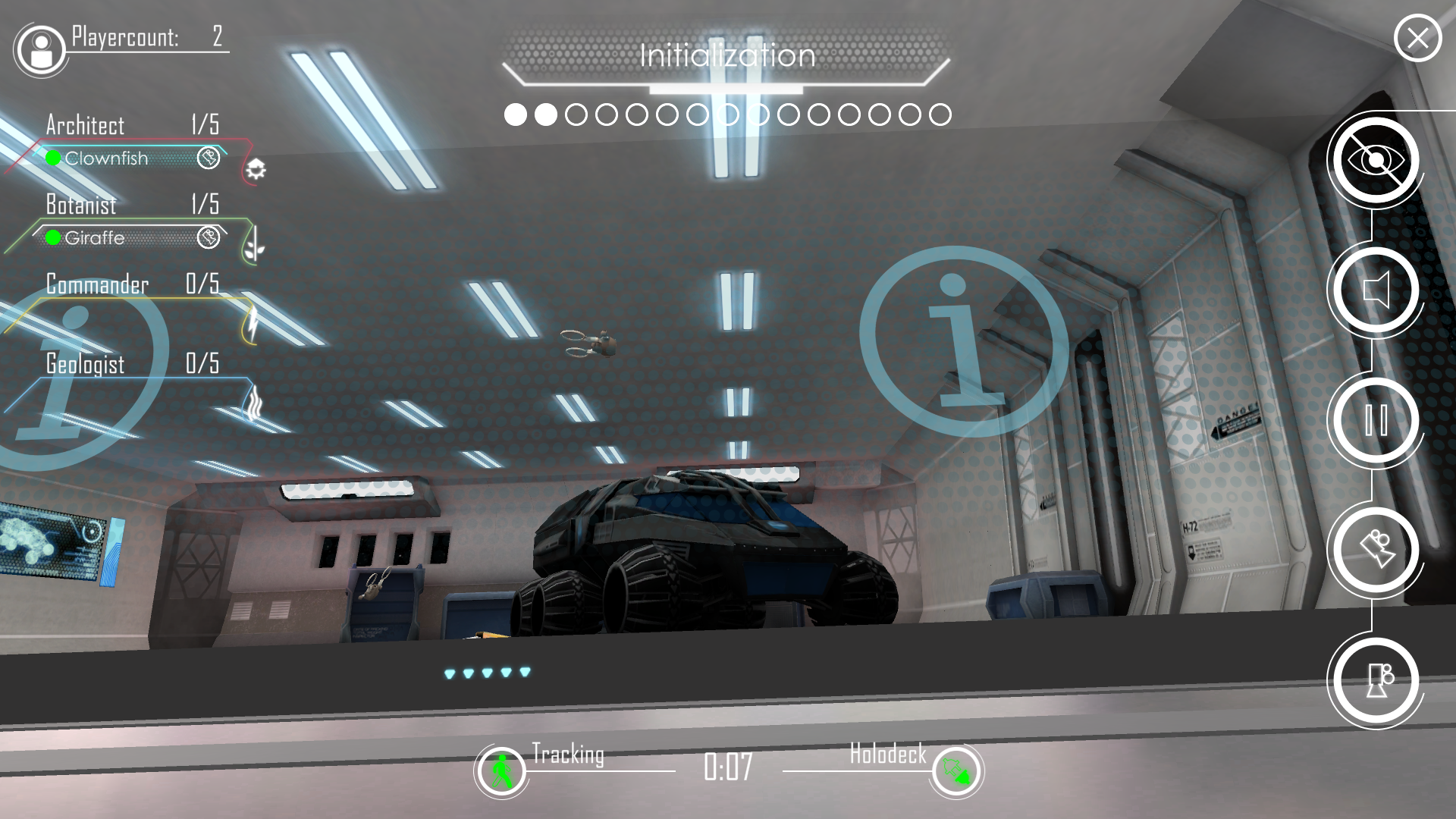Select the Clownfish player entry under Architect
The height and width of the screenshot is (819, 1456).
[106, 158]
